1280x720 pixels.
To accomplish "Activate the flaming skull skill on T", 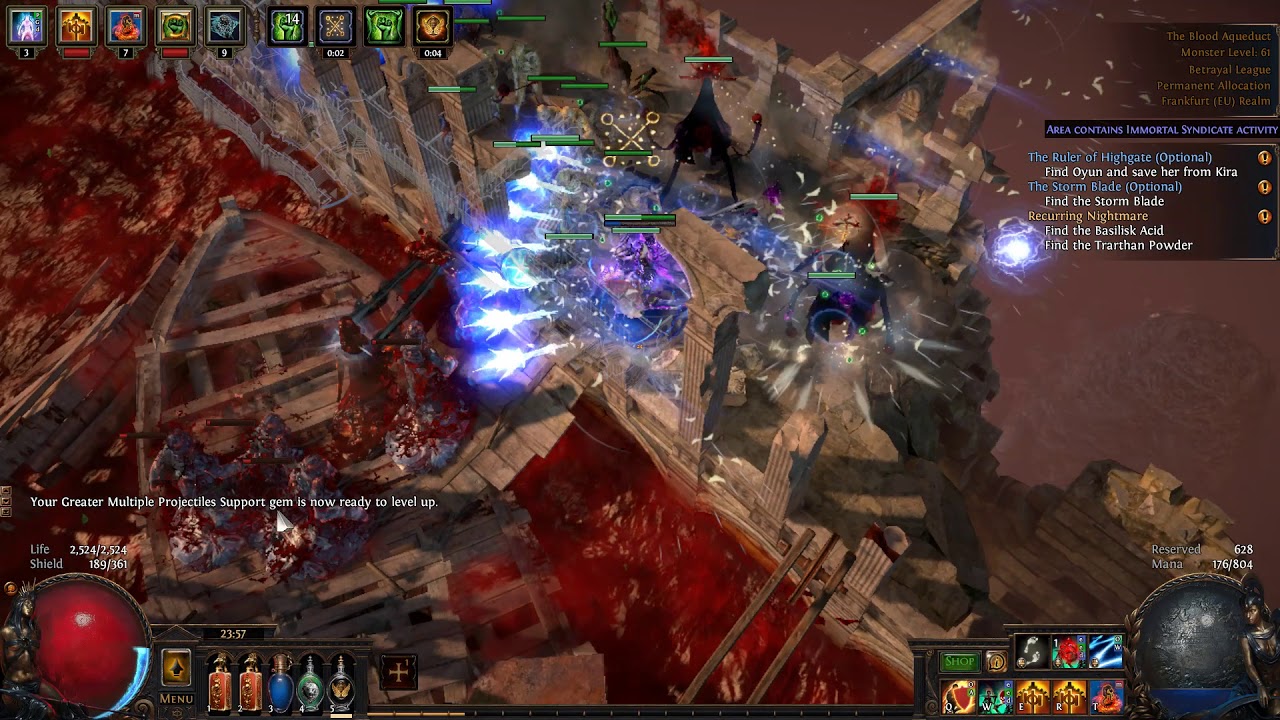I will [x=1106, y=696].
